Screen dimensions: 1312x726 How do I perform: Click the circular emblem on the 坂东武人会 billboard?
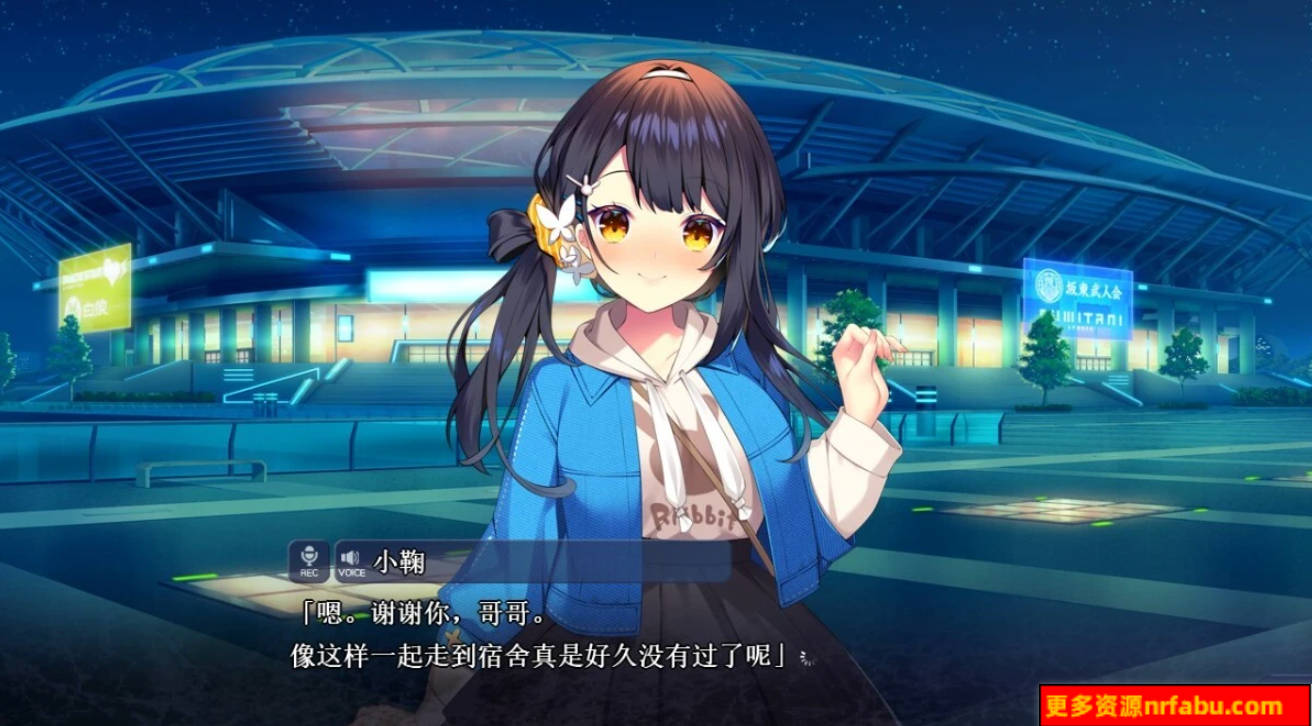coord(1049,284)
